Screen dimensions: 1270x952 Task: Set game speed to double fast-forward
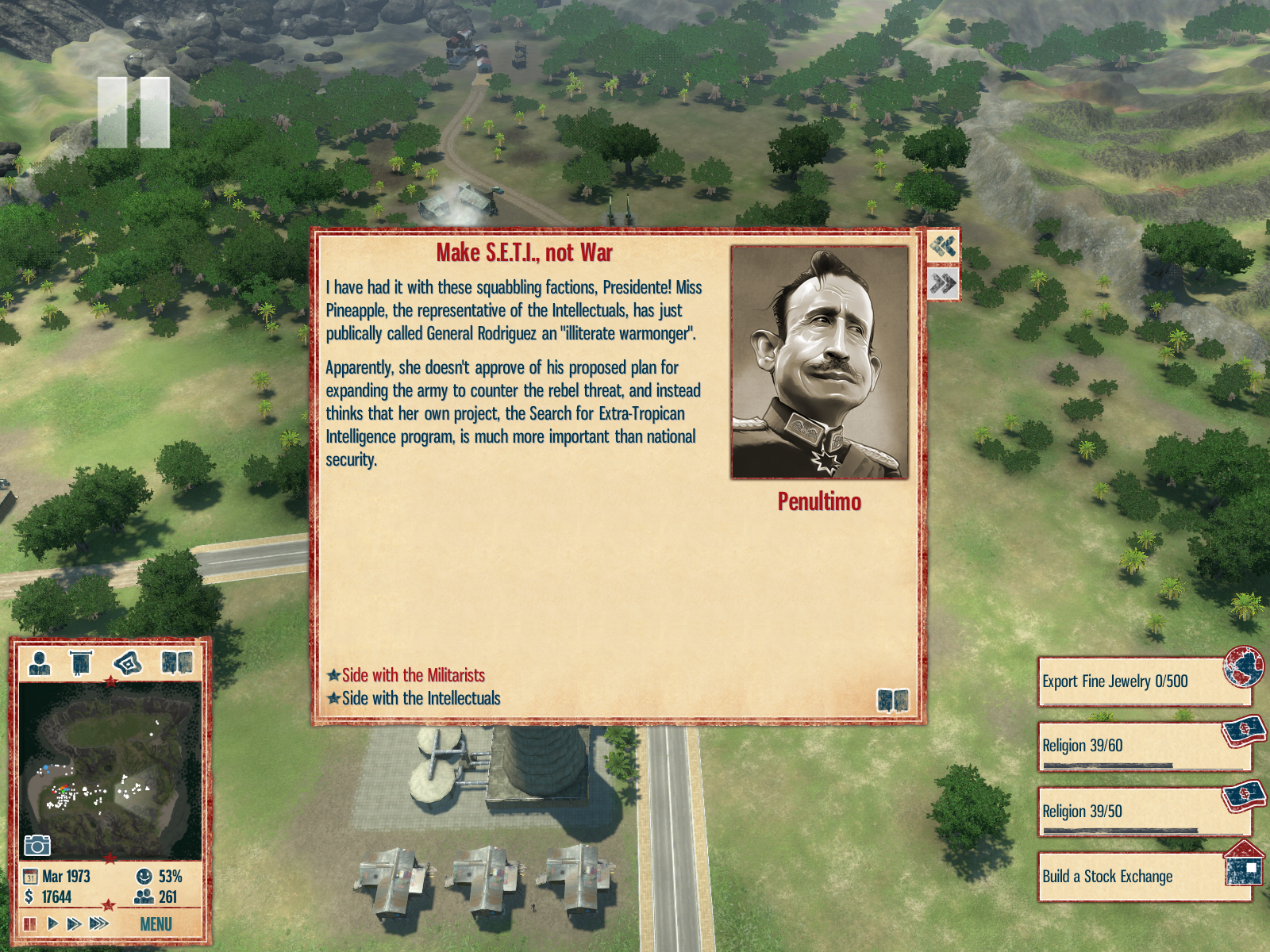(x=74, y=923)
